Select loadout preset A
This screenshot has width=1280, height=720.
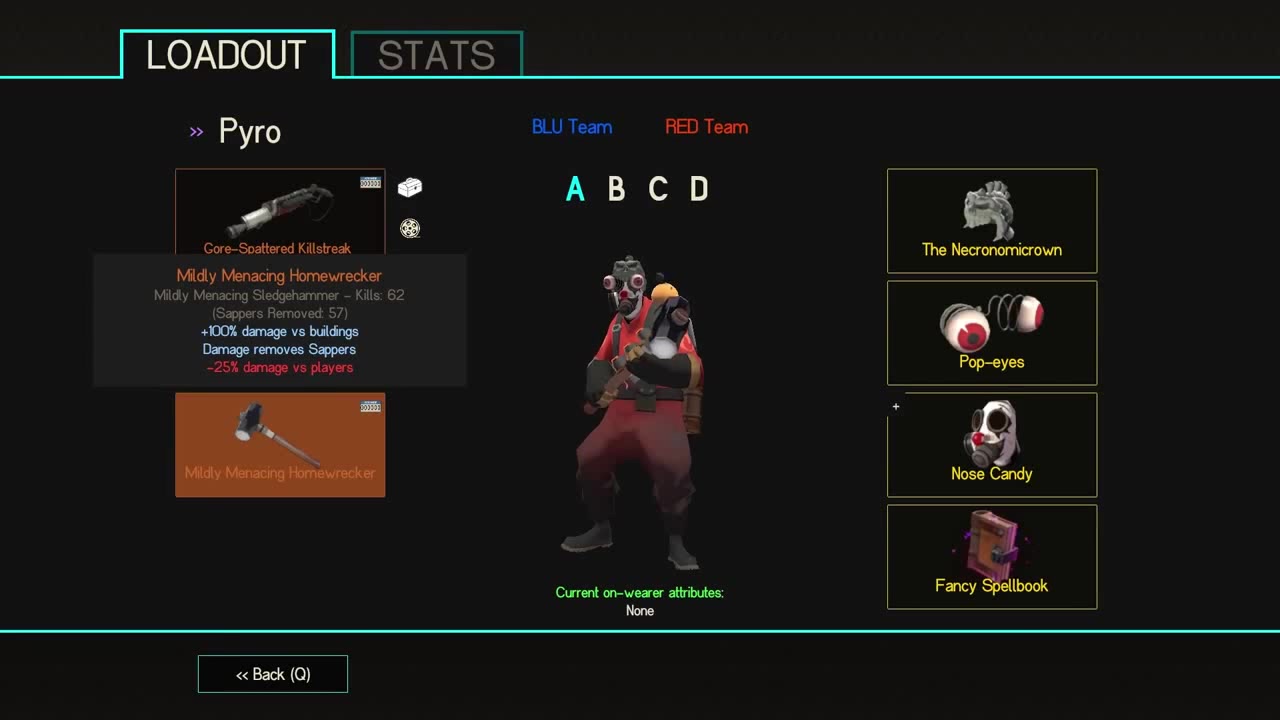(575, 189)
